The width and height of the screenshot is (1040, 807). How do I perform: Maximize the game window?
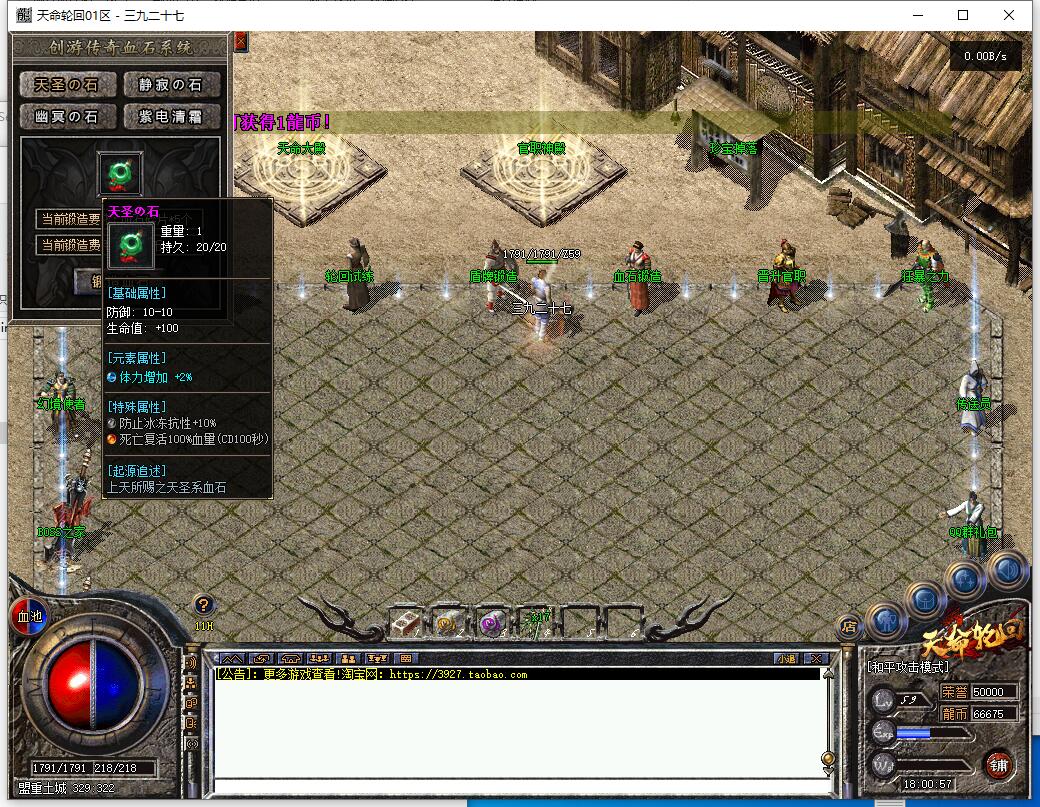(963, 15)
